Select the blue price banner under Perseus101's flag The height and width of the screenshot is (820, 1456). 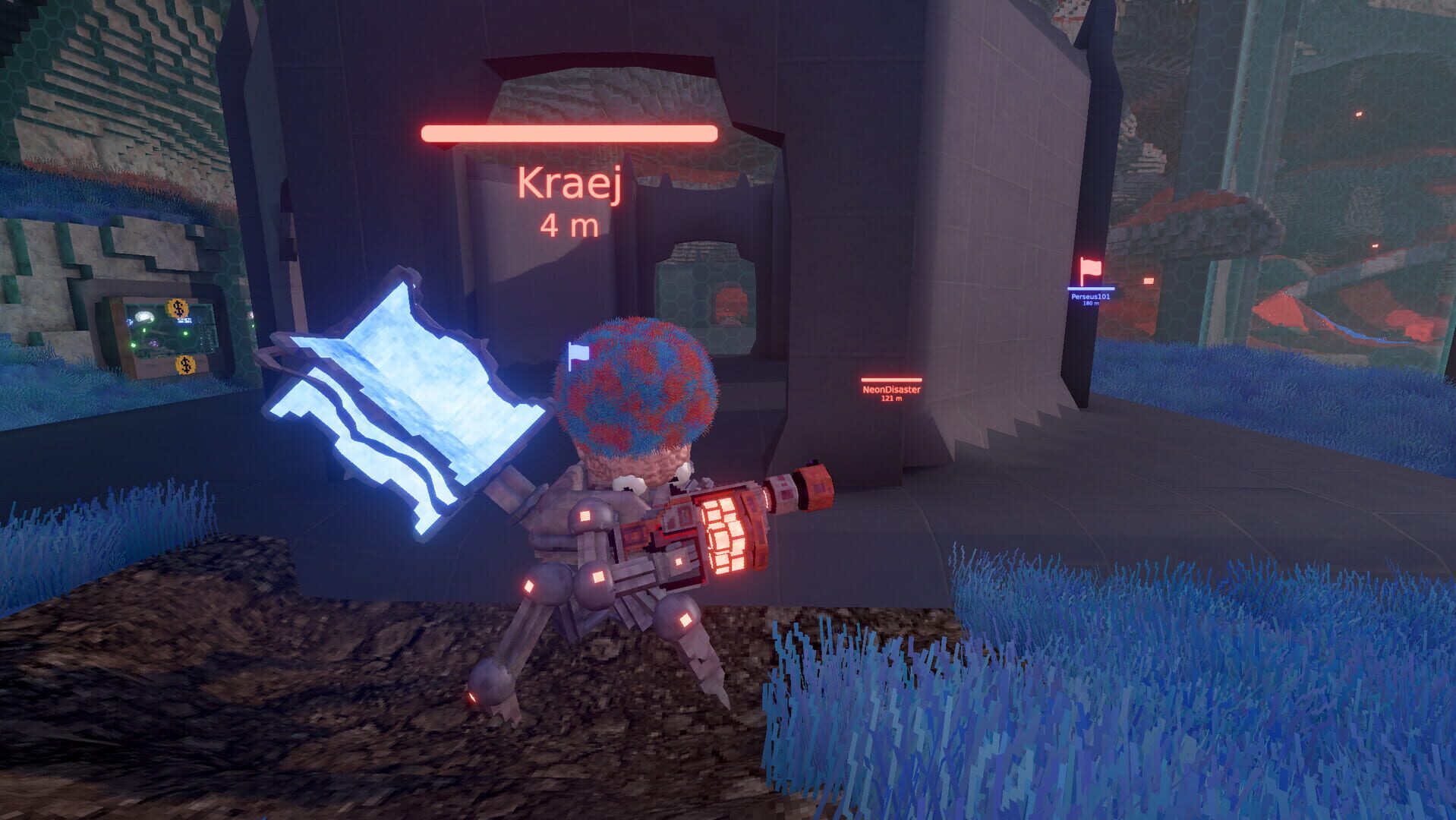click(1091, 289)
